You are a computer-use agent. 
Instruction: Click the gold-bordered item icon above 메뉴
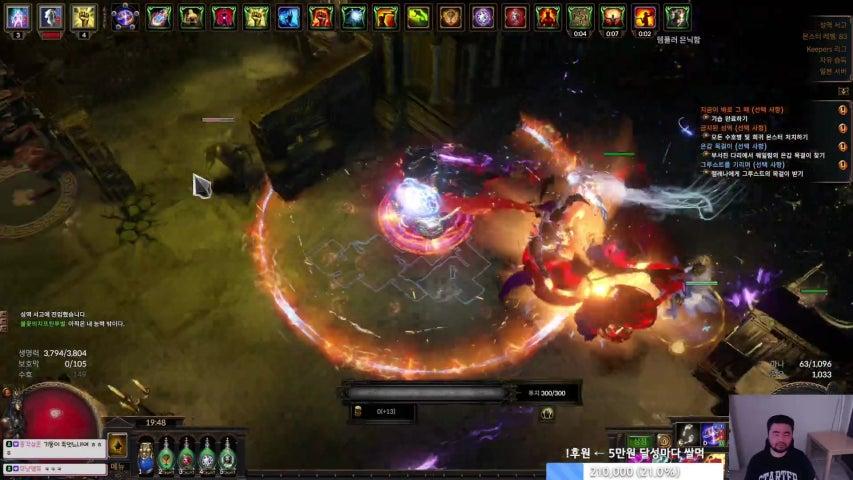coord(117,445)
